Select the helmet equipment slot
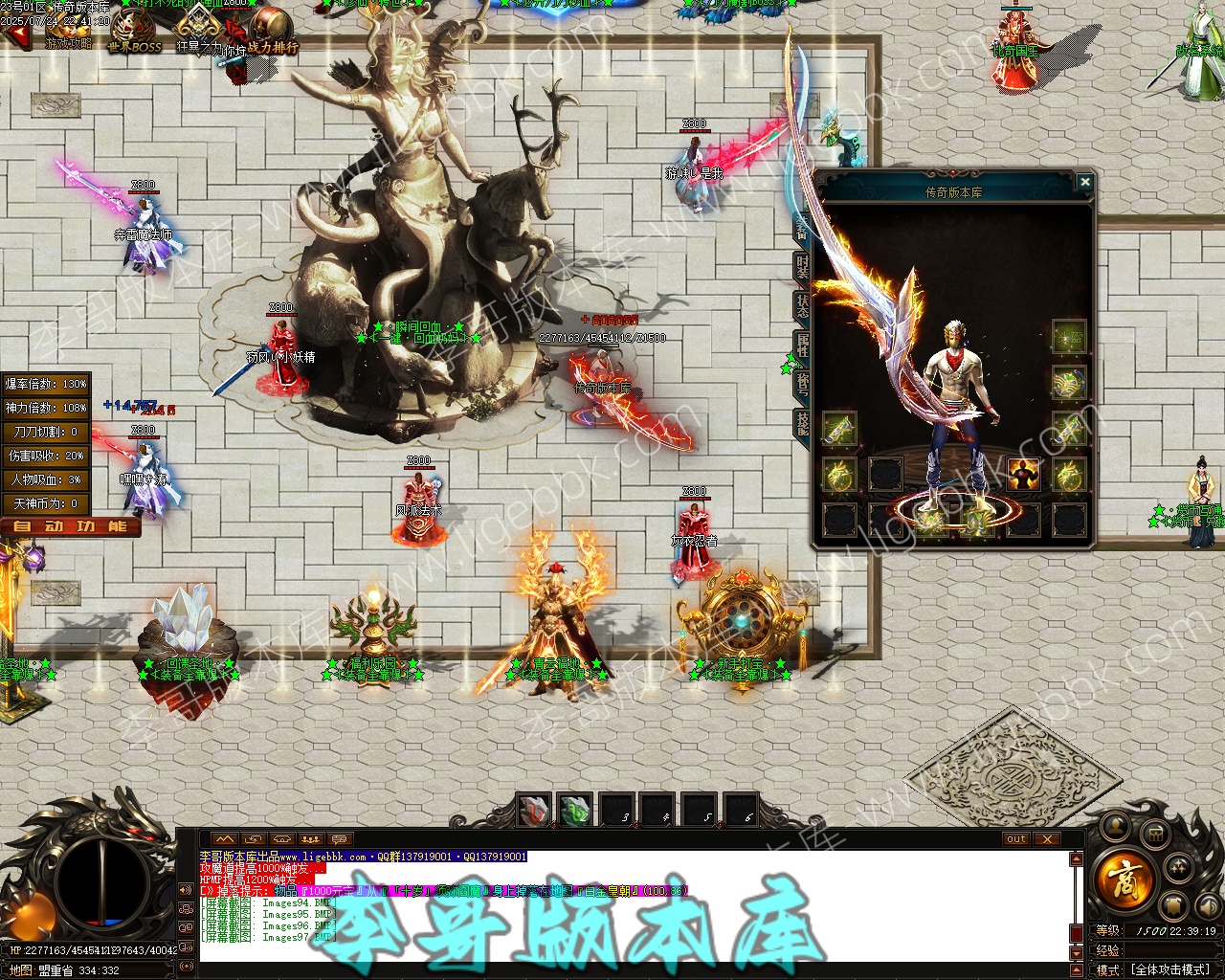Image resolution: width=1225 pixels, height=980 pixels. coord(1068,337)
